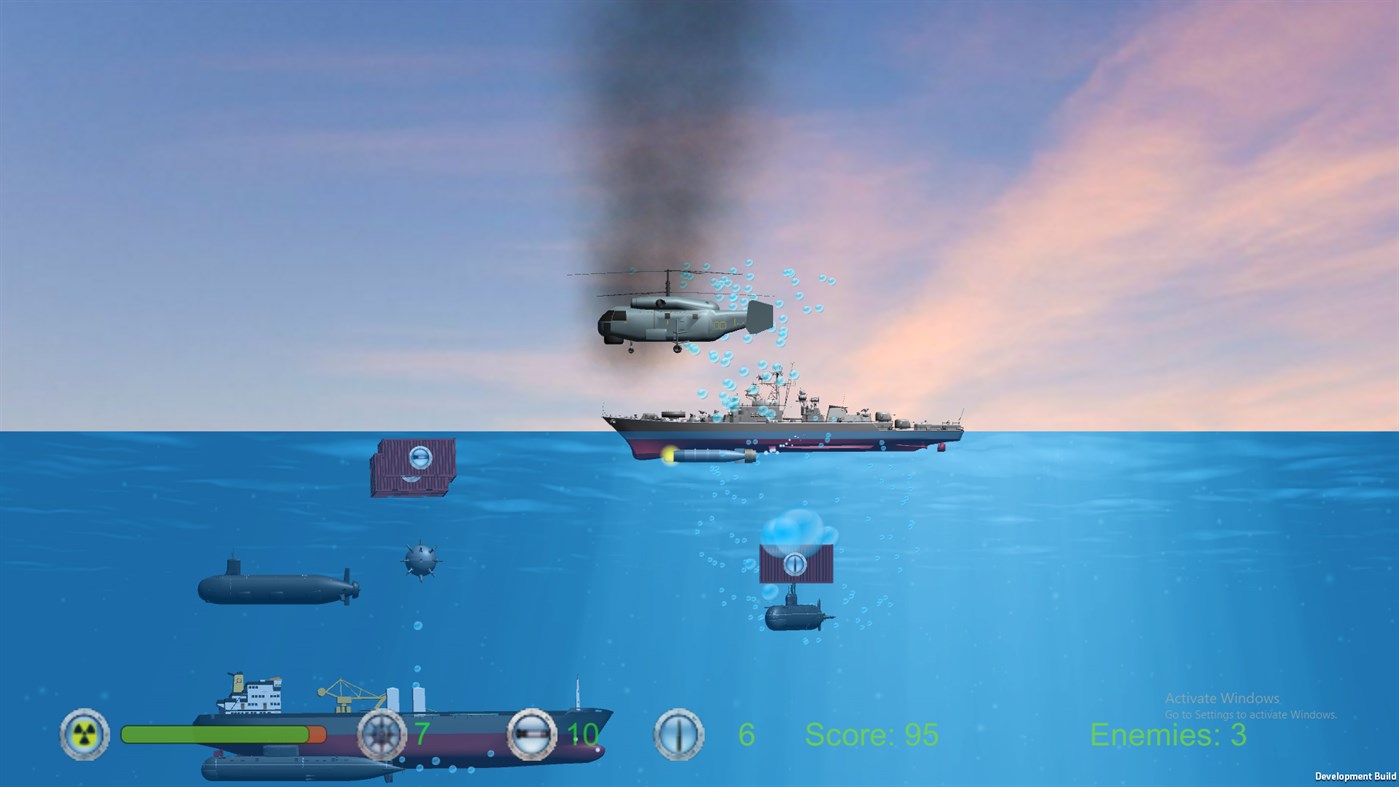Click the Enemies: 3 counter

pyautogui.click(x=1166, y=736)
